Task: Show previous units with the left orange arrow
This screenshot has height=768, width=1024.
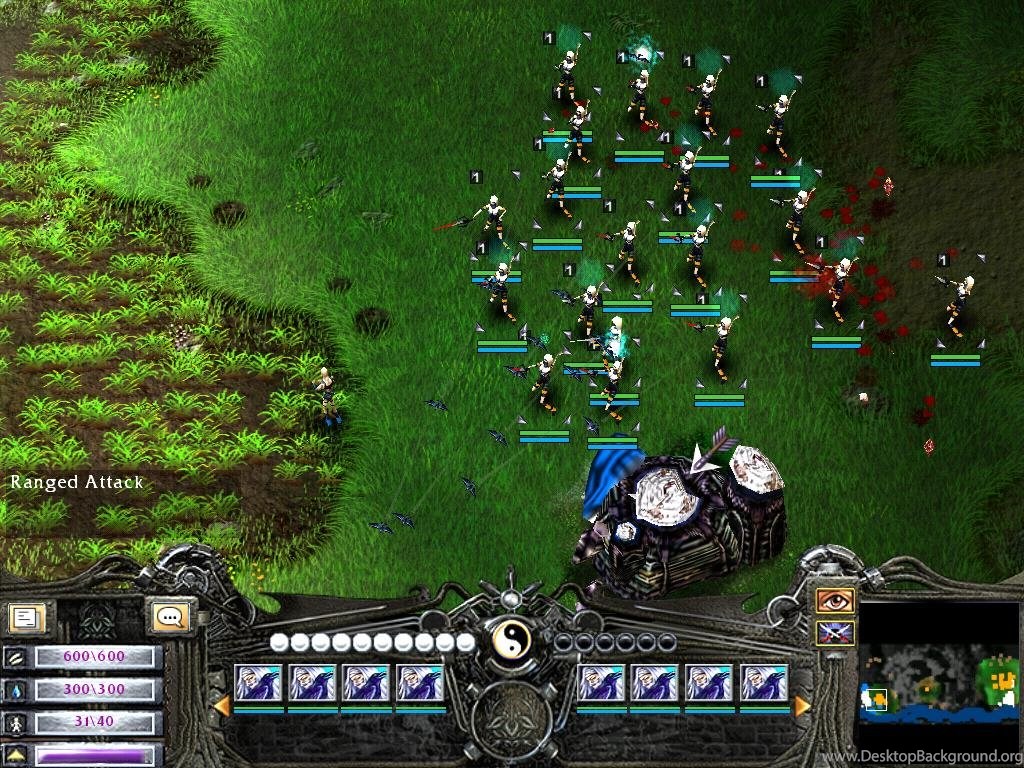Action: pos(222,706)
